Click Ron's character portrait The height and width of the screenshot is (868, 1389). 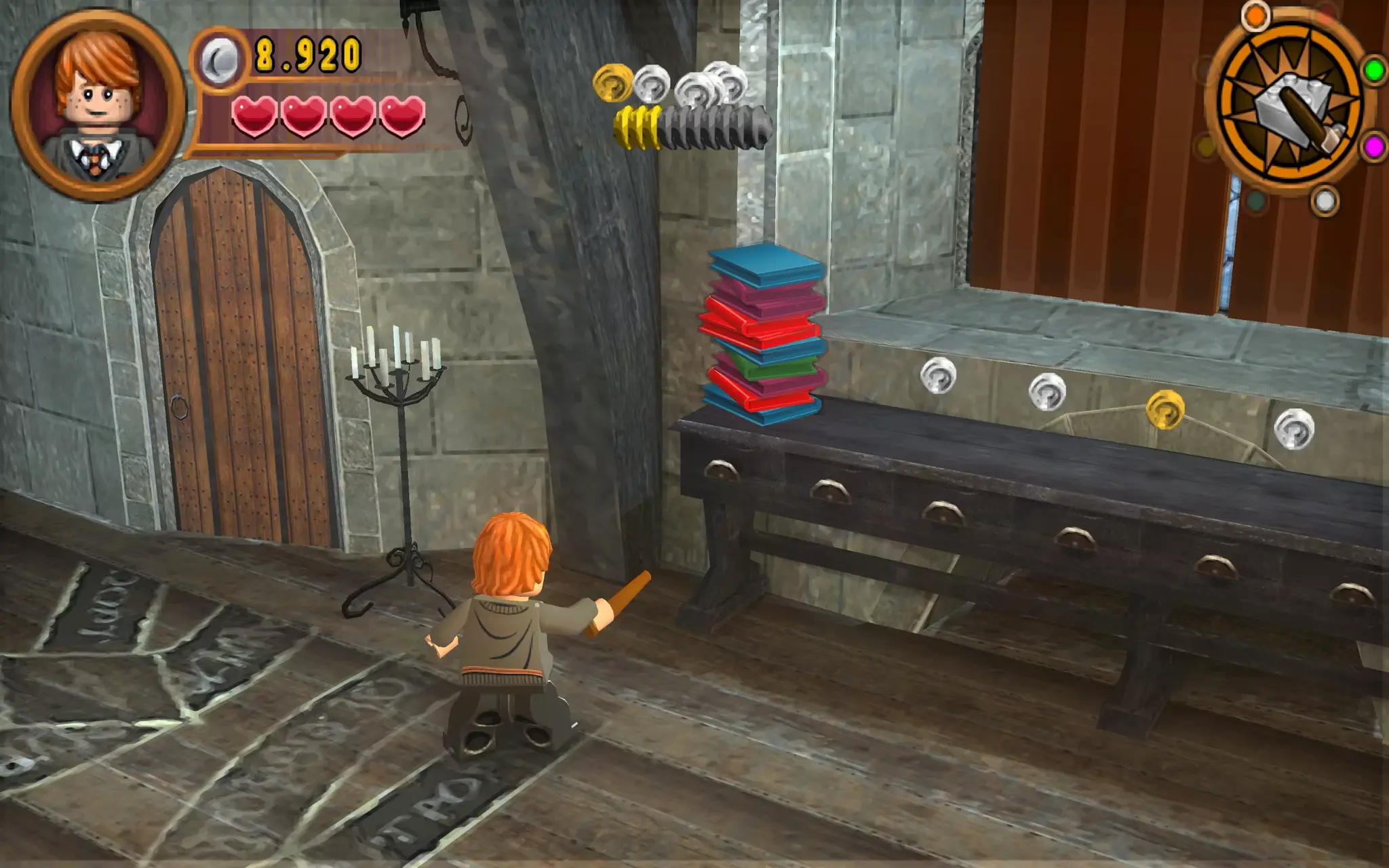pos(98,105)
